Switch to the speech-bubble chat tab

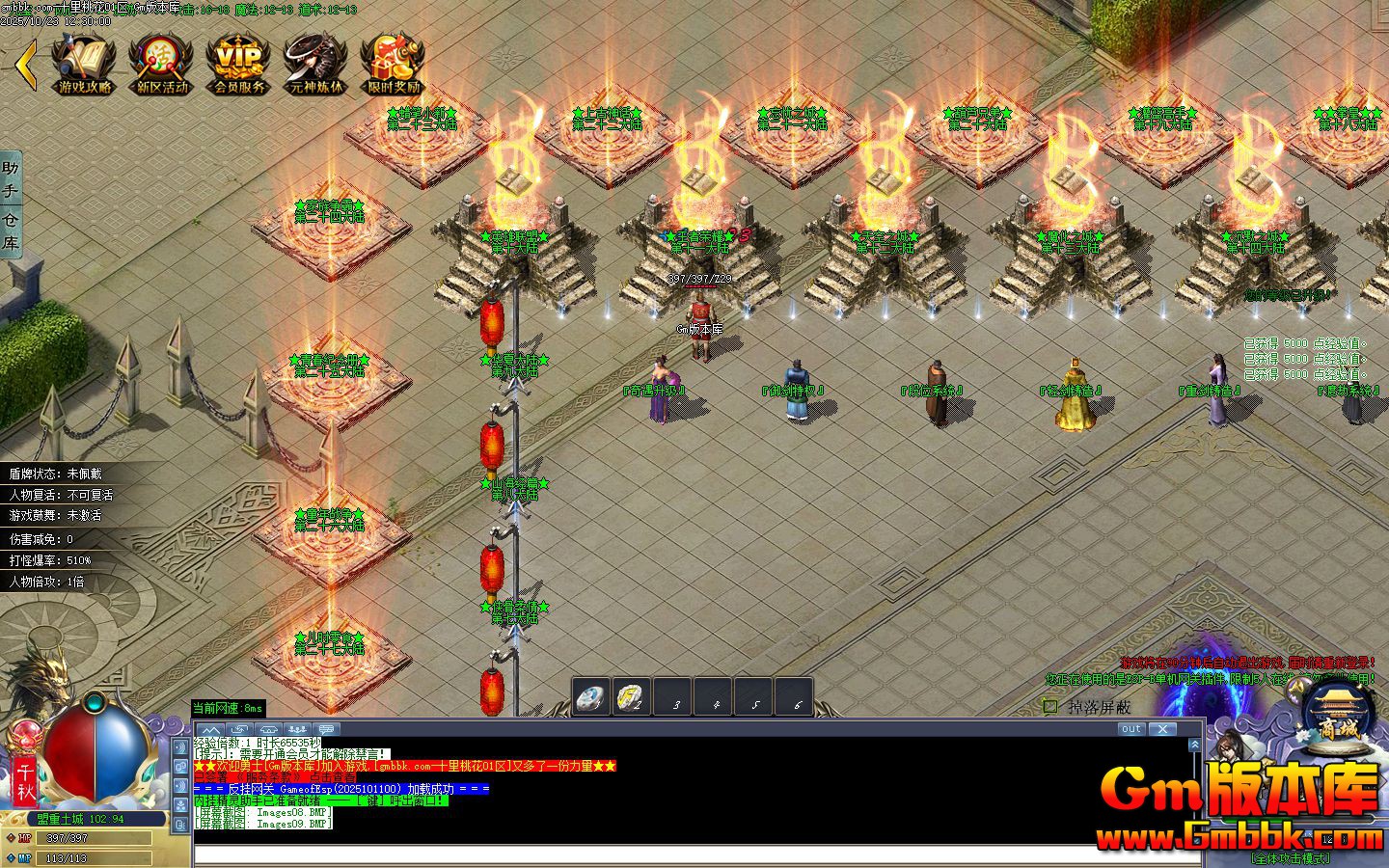[x=327, y=729]
